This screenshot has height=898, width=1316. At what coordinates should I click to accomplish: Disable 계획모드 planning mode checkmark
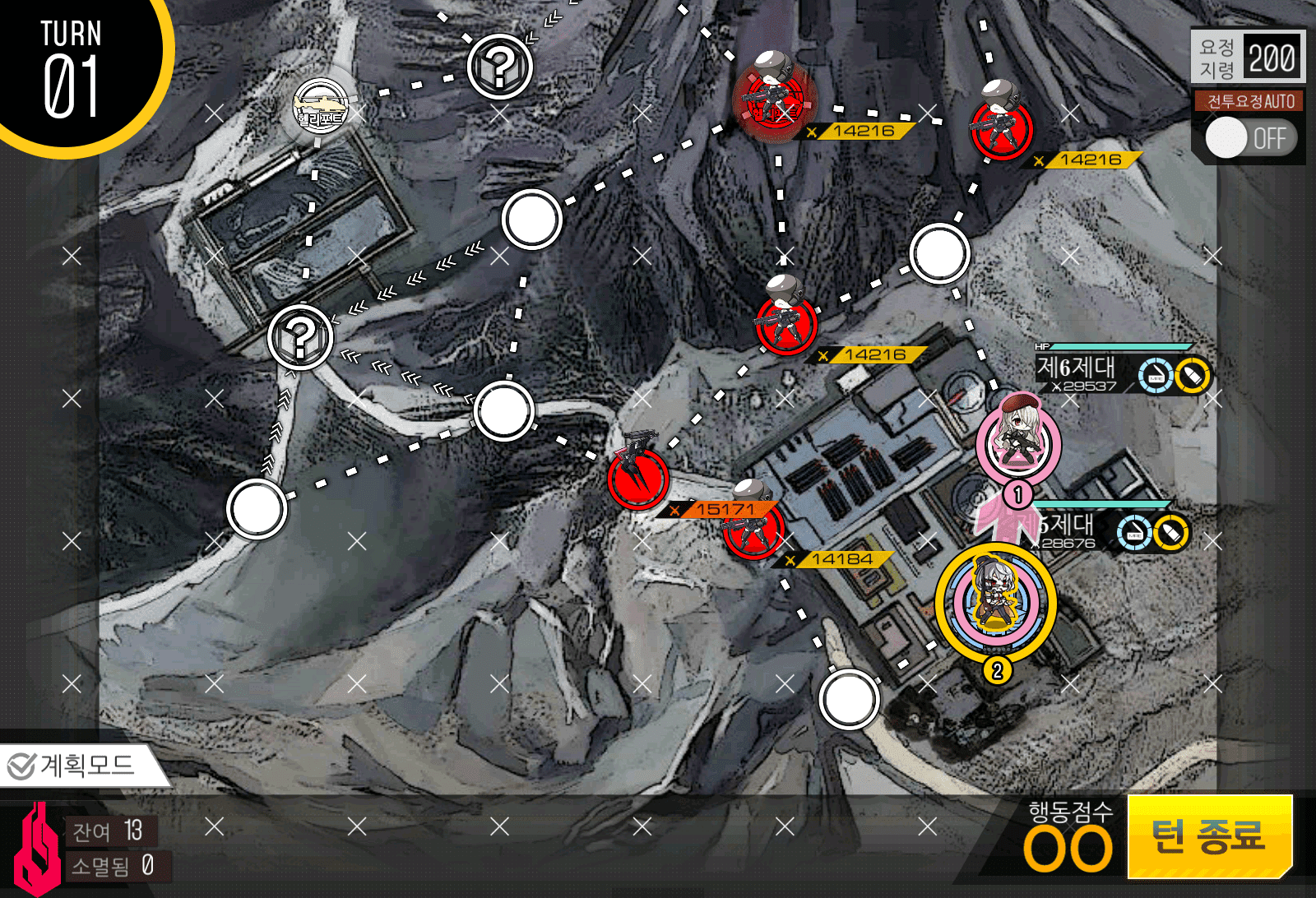tap(21, 766)
